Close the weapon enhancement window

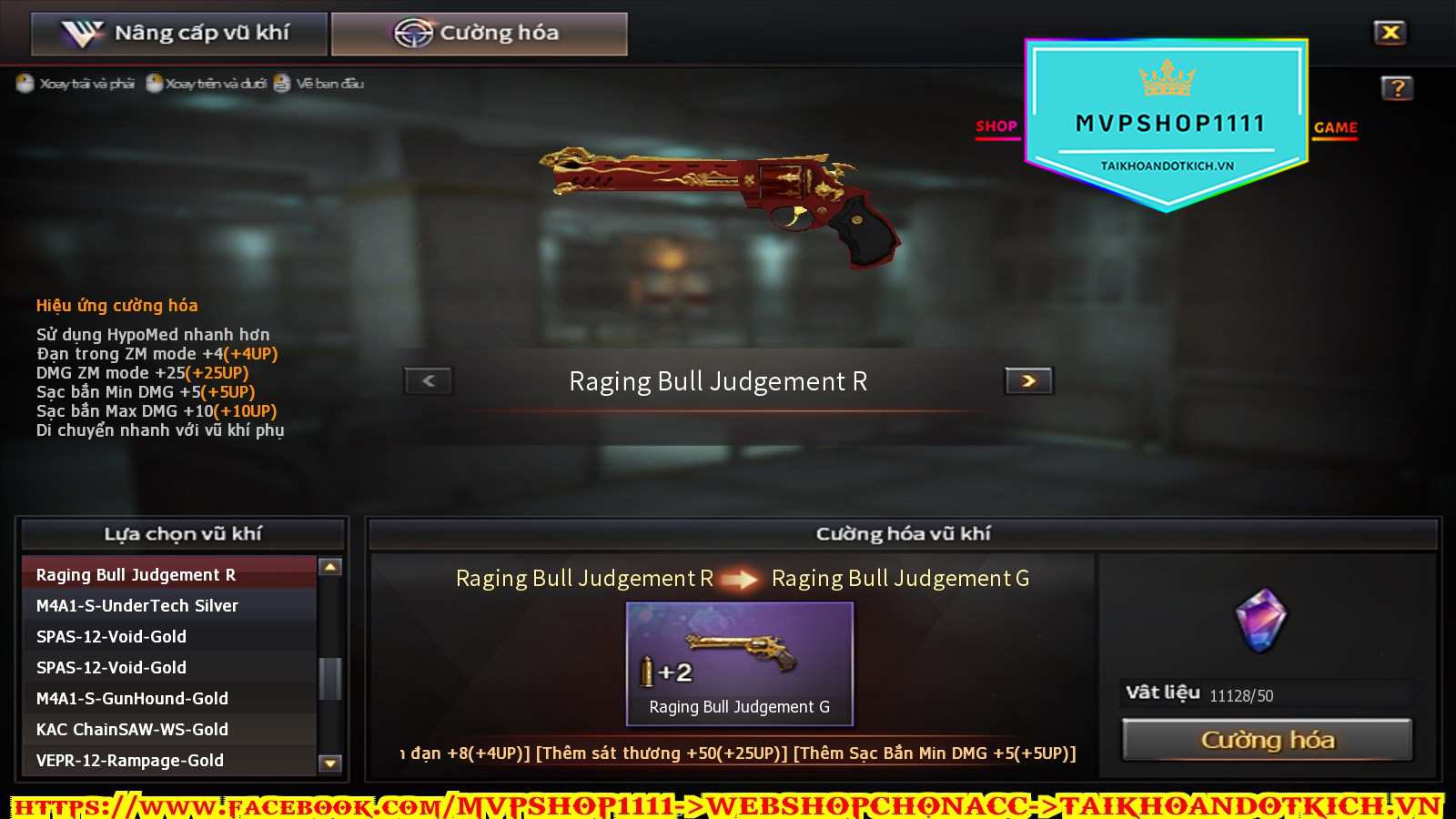click(1390, 33)
